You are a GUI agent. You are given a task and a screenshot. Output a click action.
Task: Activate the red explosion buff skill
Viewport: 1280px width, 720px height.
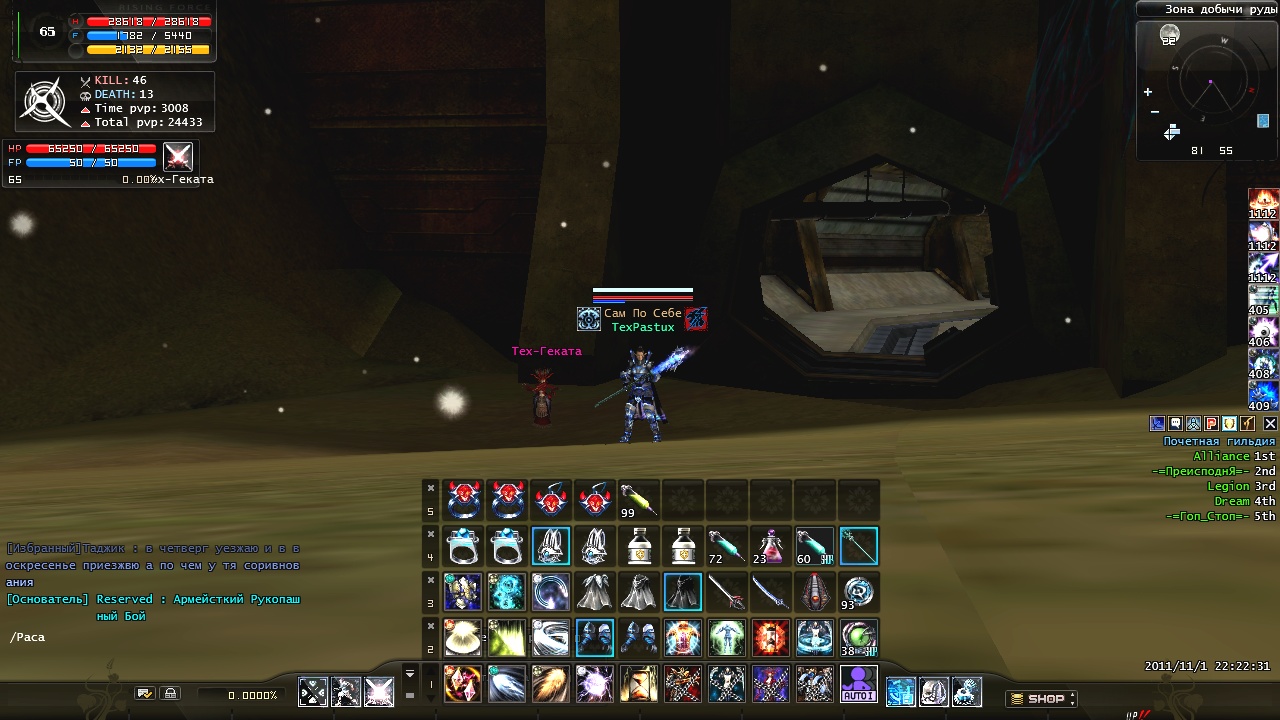click(770, 638)
